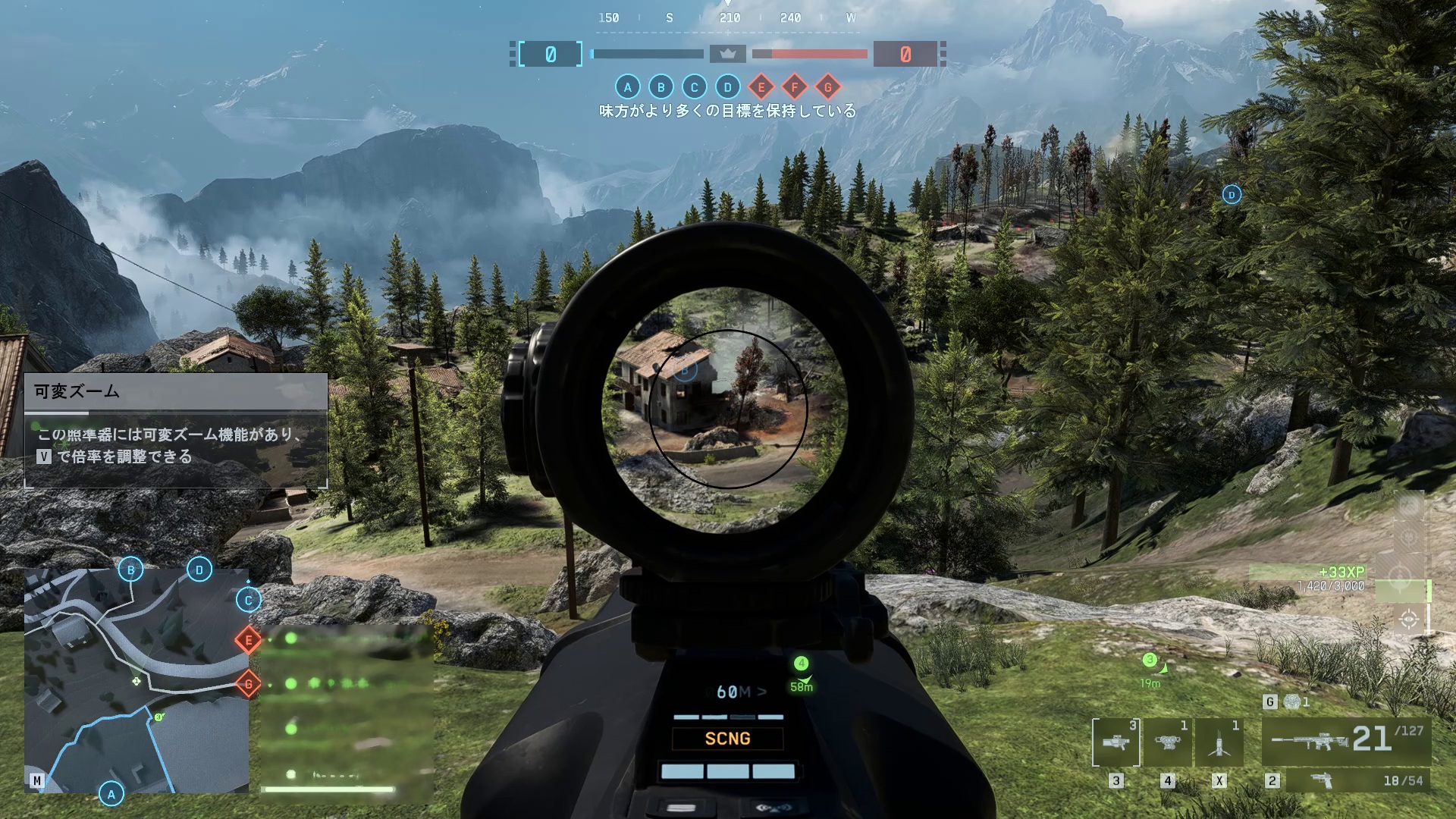This screenshot has height=819, width=1456.
Task: Click the variable zoom hint panel
Action: tap(176, 430)
